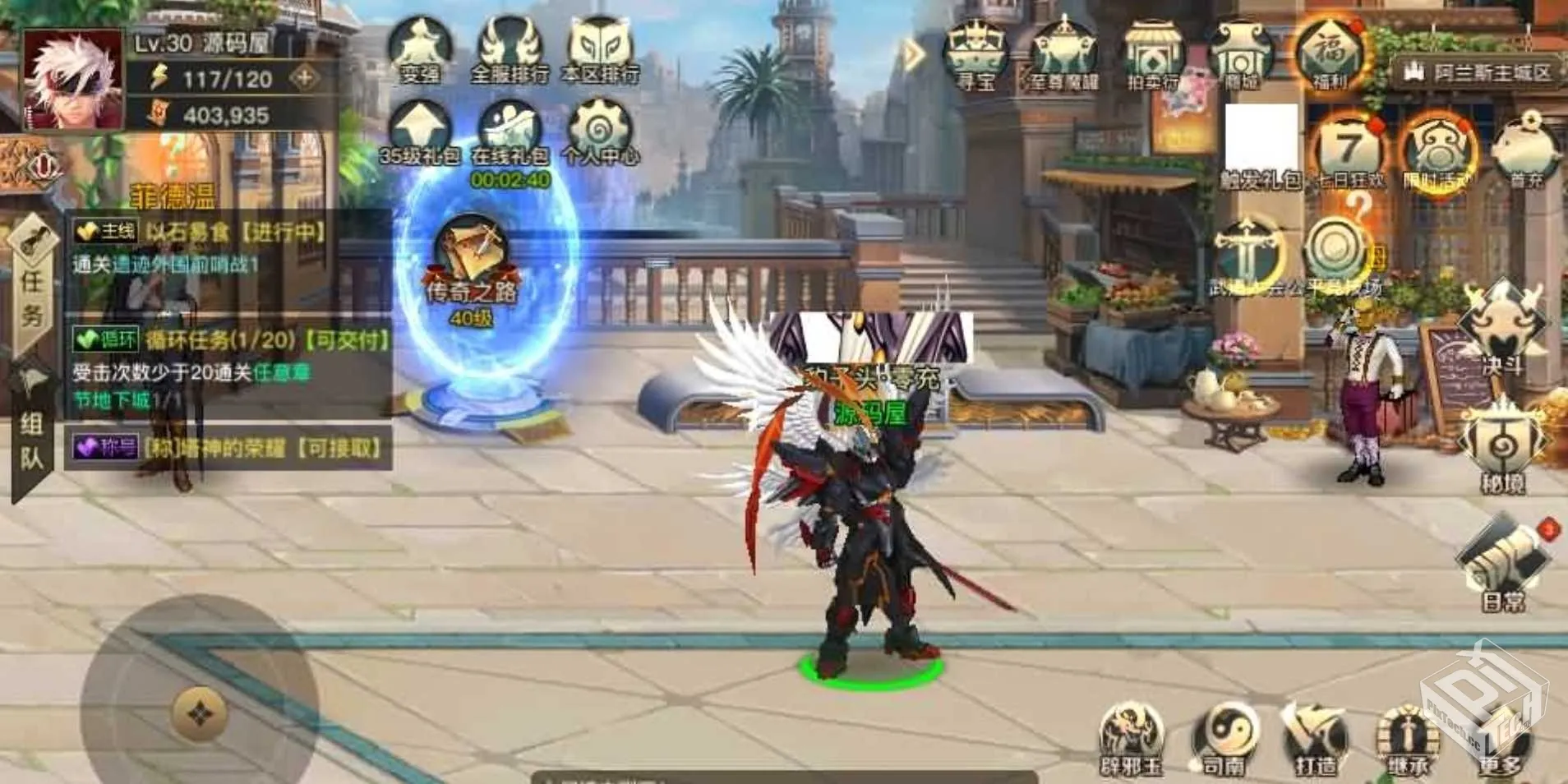This screenshot has width=1568, height=784.
Task: Open the 打造 forging menu
Action: coord(1316,740)
